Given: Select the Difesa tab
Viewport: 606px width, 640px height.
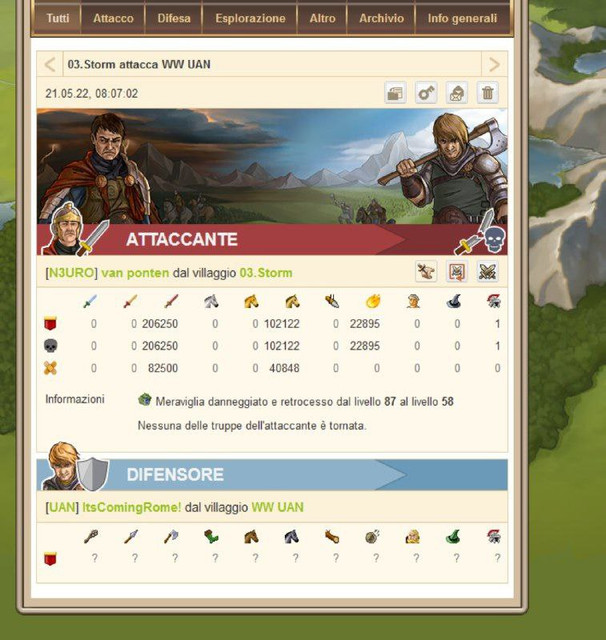Looking at the screenshot, I should (x=174, y=18).
